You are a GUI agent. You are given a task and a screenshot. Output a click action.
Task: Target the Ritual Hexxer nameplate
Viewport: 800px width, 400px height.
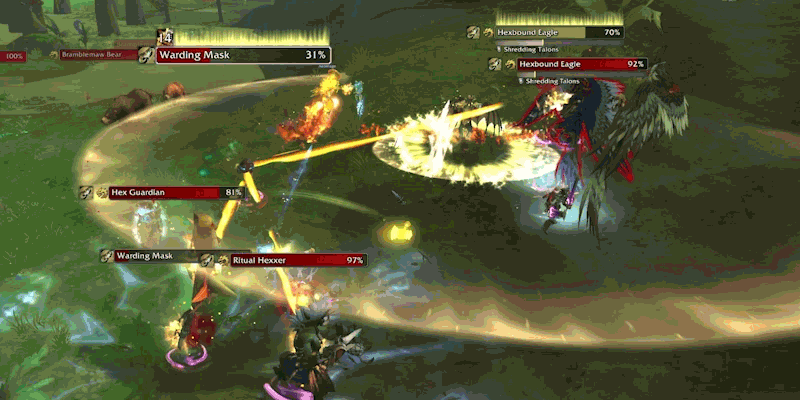[x=297, y=260]
